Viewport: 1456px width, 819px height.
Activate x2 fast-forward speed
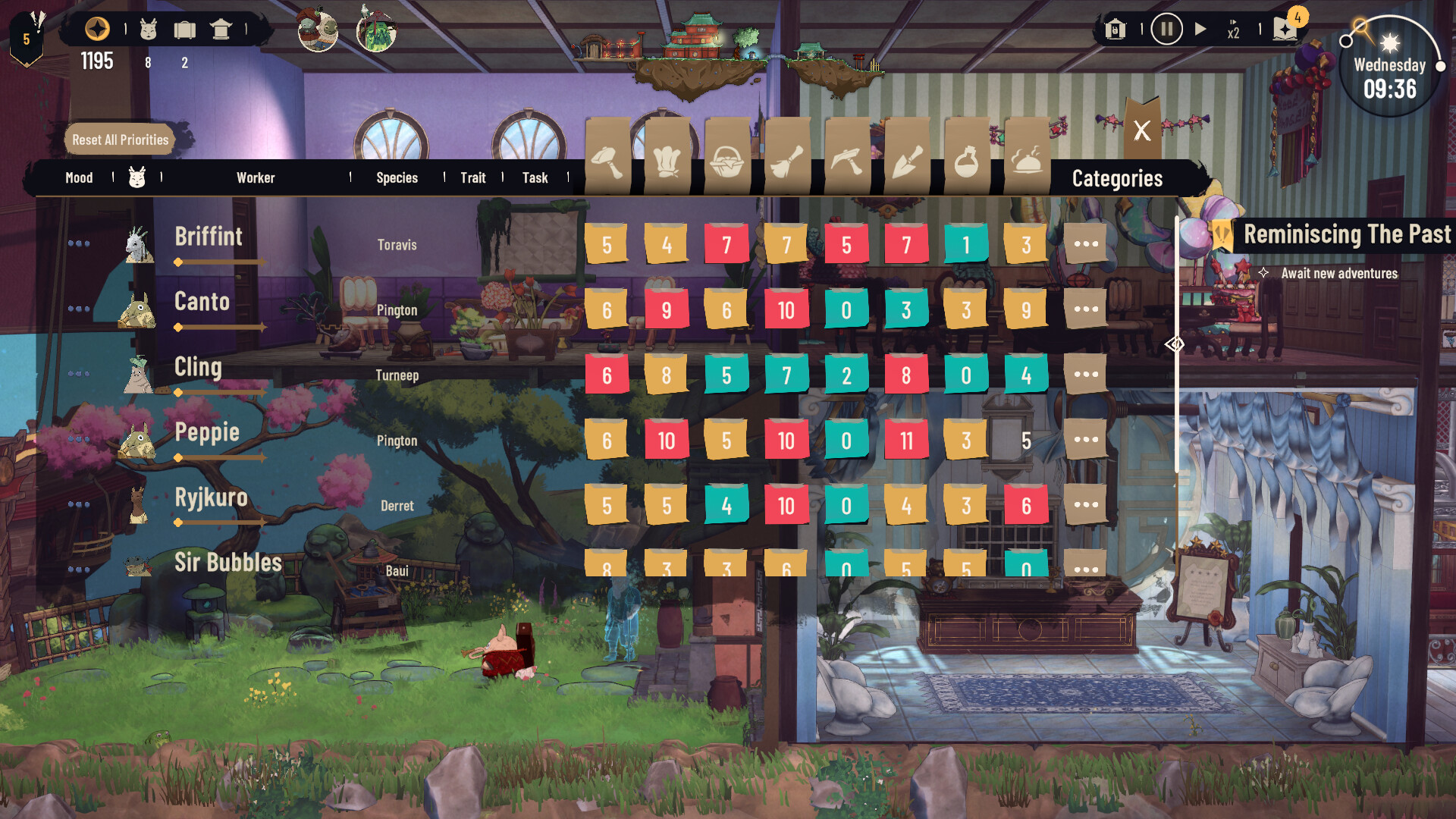1233,30
